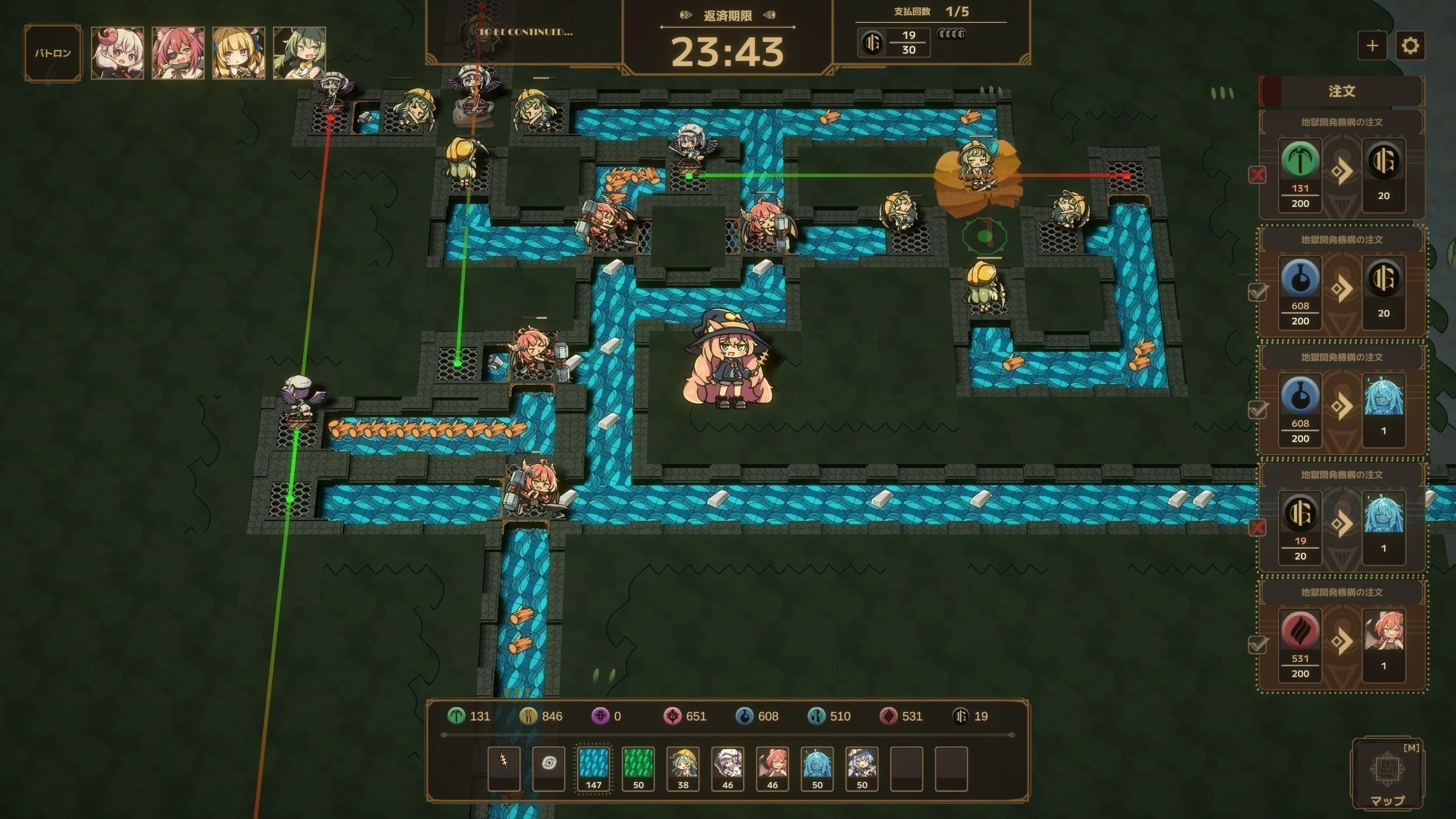
Task: Open the gear settings menu
Action: click(x=1410, y=46)
